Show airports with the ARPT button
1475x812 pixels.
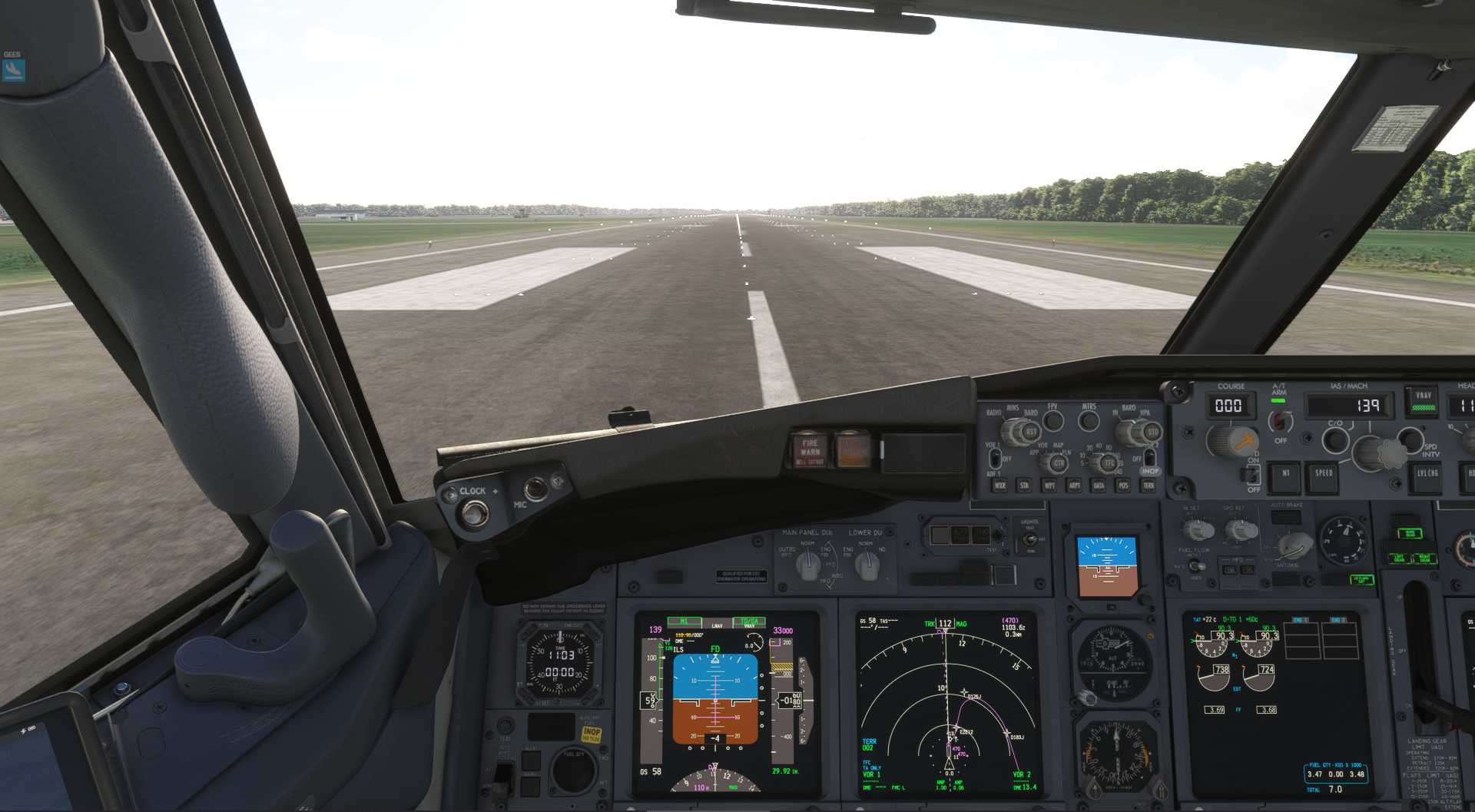point(1074,486)
